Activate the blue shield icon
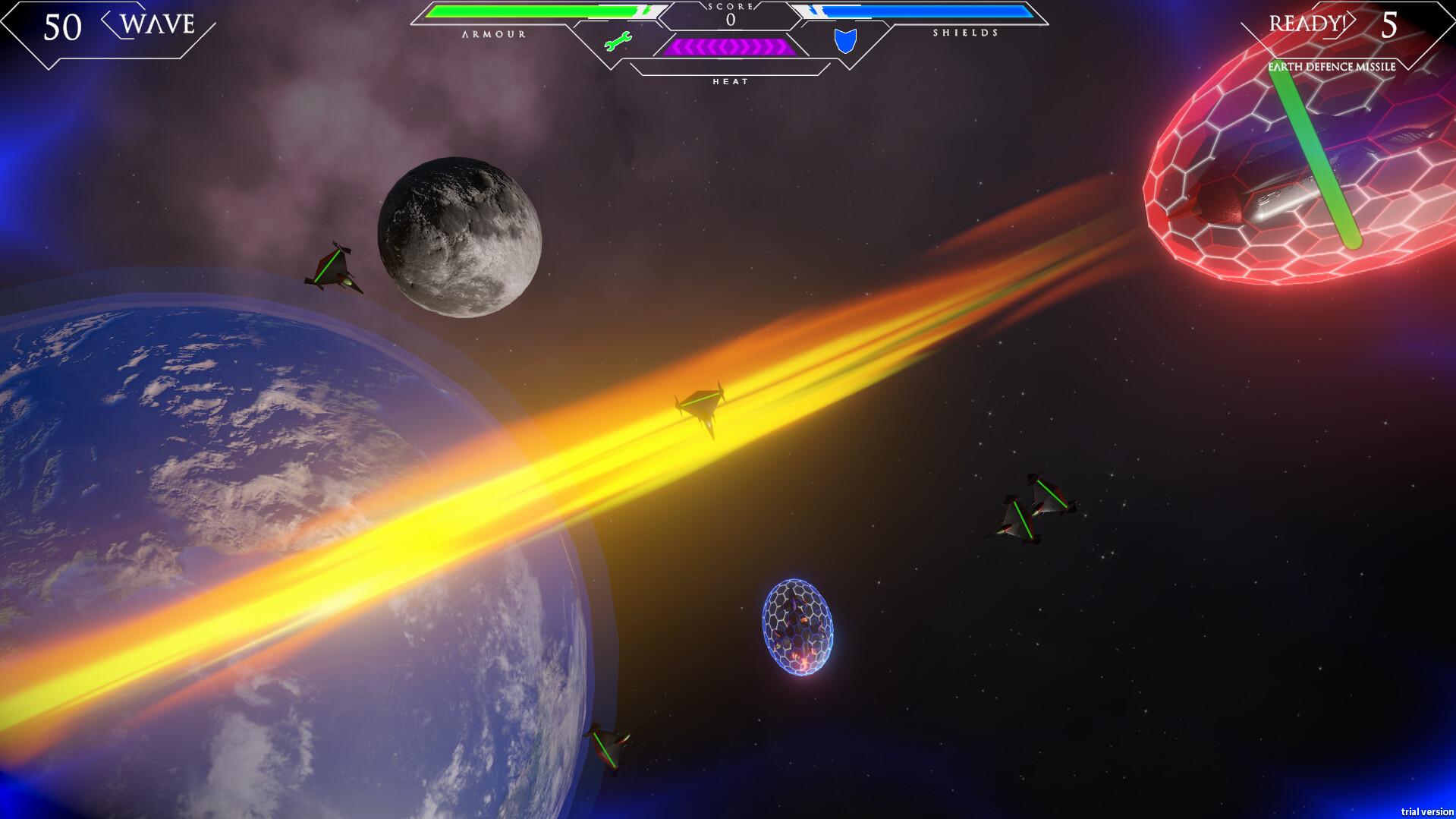1456x819 pixels. [845, 41]
